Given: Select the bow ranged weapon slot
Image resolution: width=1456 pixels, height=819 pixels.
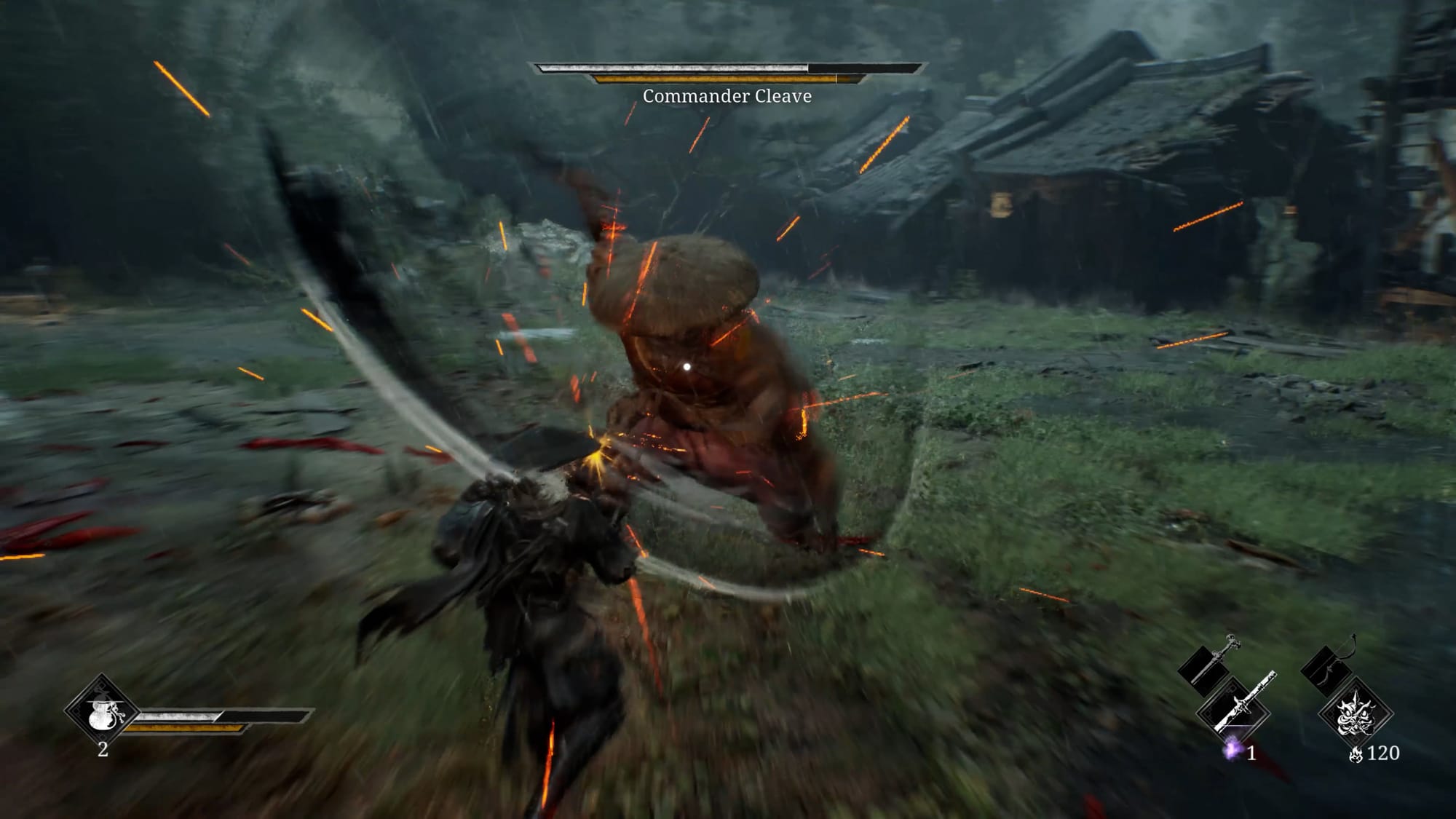Looking at the screenshot, I should coord(1332,660).
